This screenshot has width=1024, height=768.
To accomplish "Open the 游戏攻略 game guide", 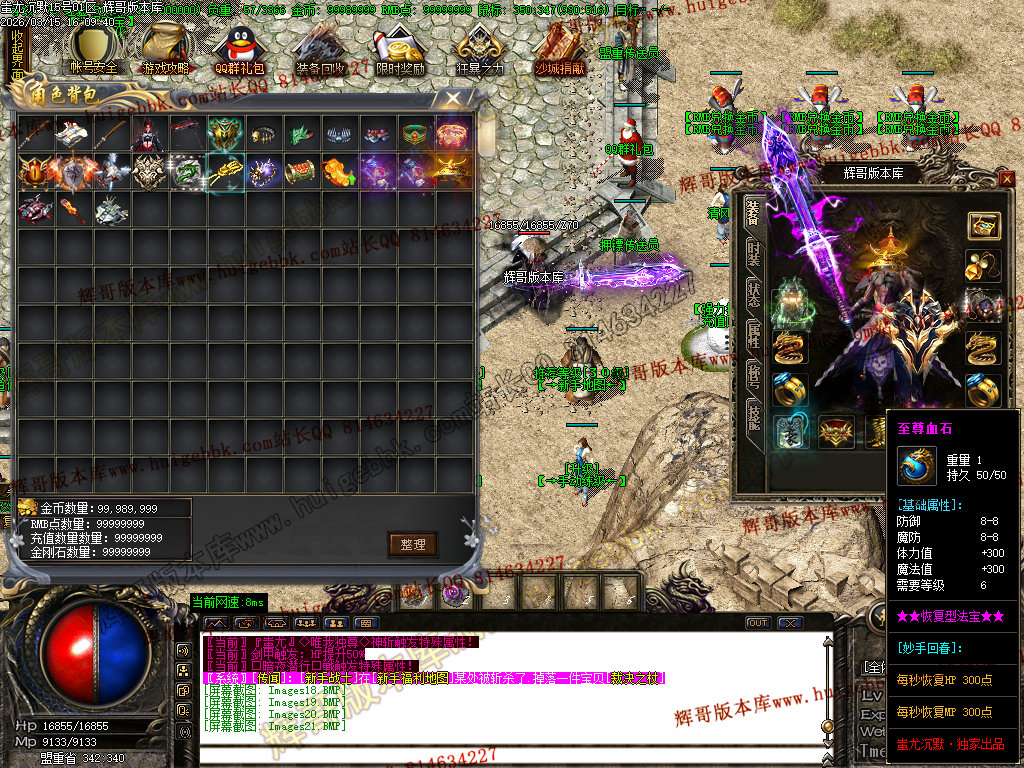I will click(165, 50).
